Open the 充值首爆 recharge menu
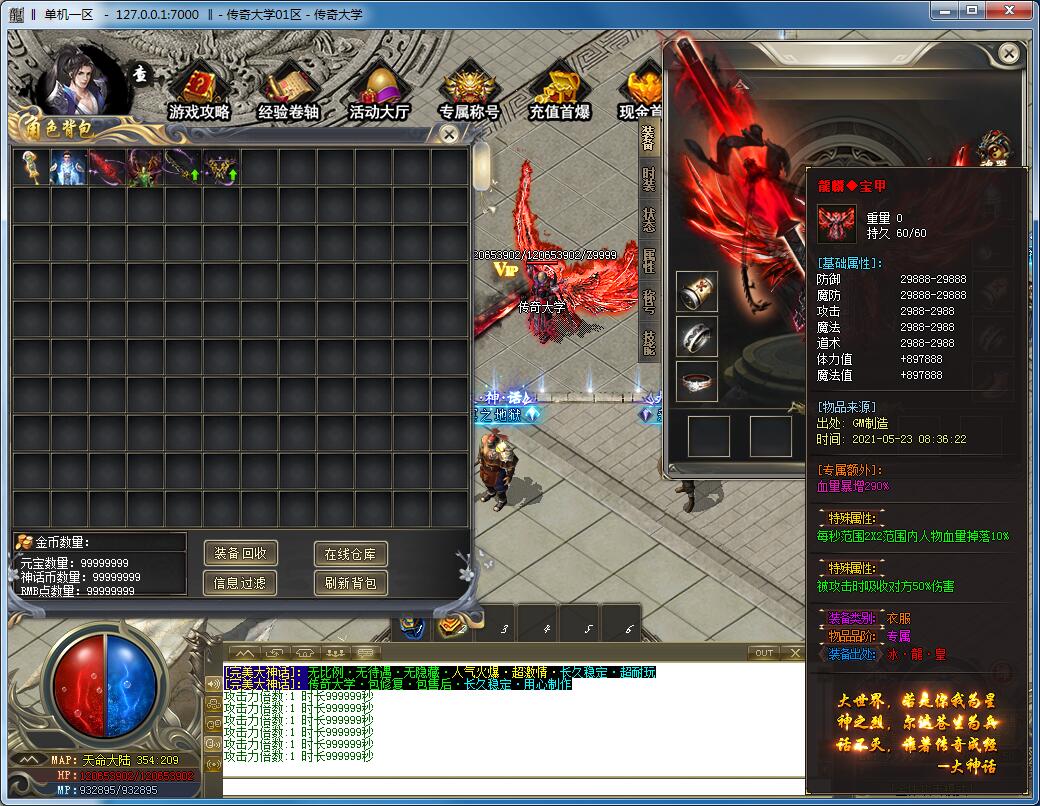Screen dimensions: 1040x806 coord(559,95)
